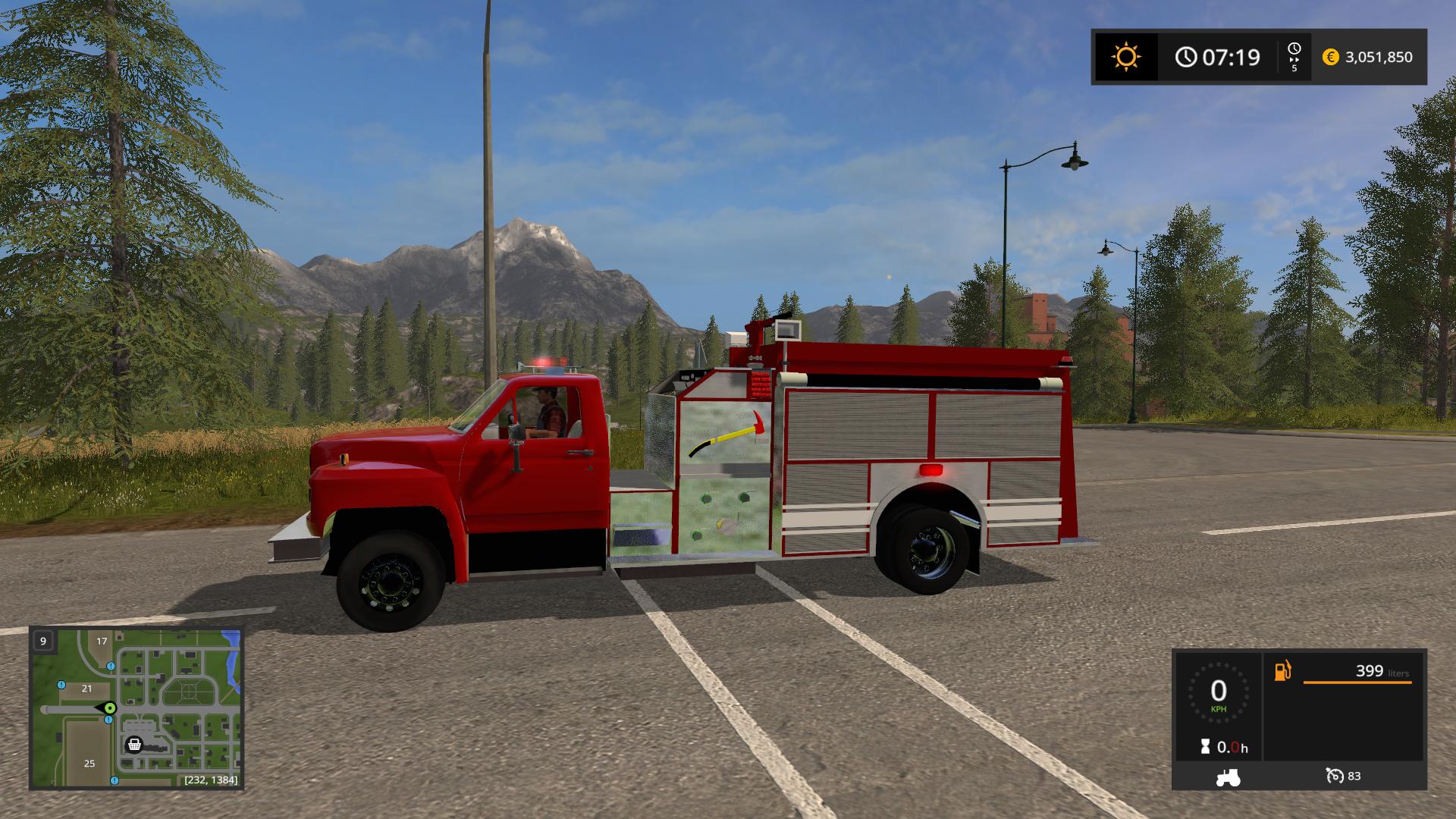The image size is (1456, 819).
Task: Select field 17 on the minimap
Action: click(x=102, y=641)
